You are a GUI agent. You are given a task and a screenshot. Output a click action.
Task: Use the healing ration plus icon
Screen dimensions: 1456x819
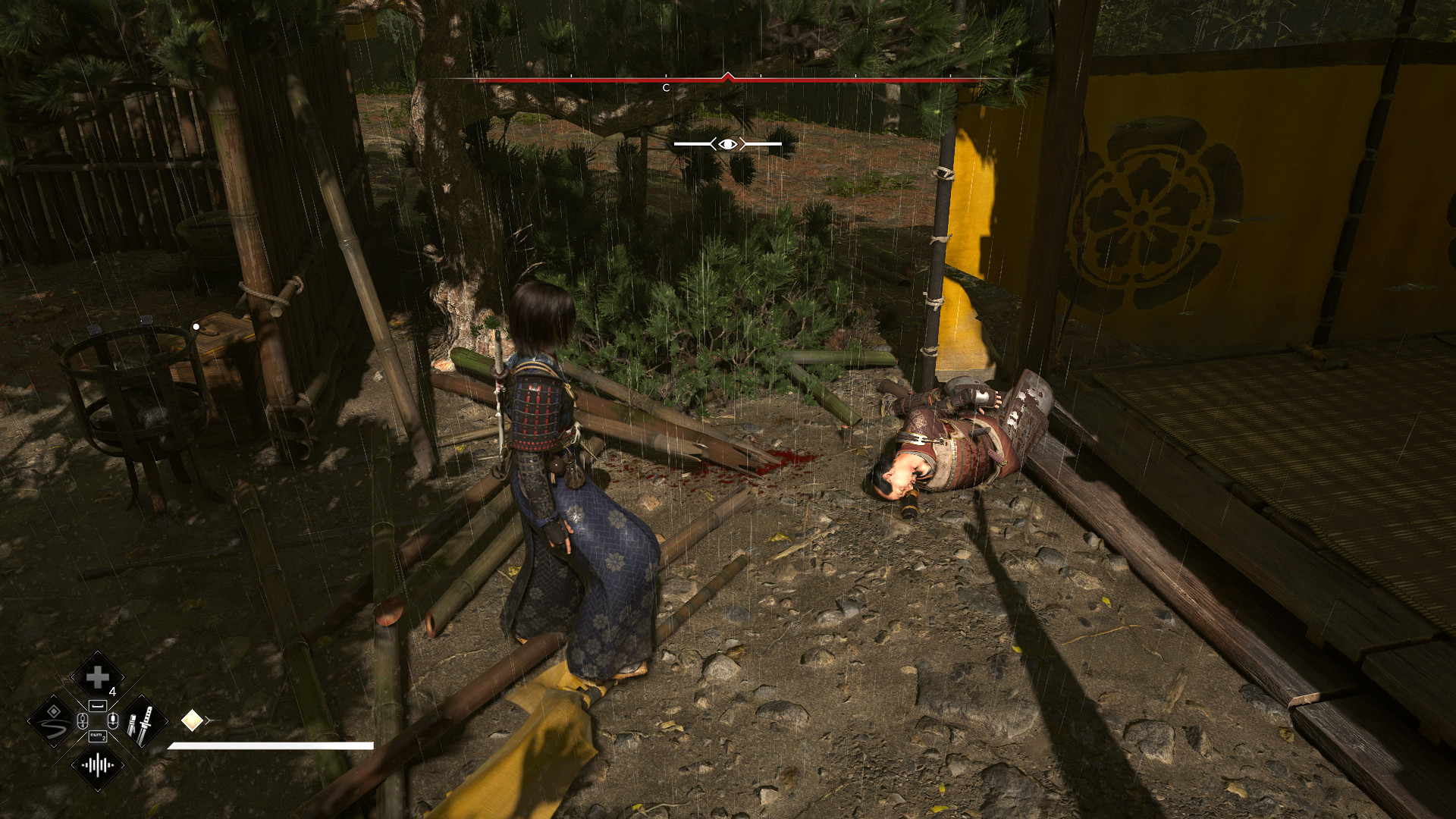point(97,676)
